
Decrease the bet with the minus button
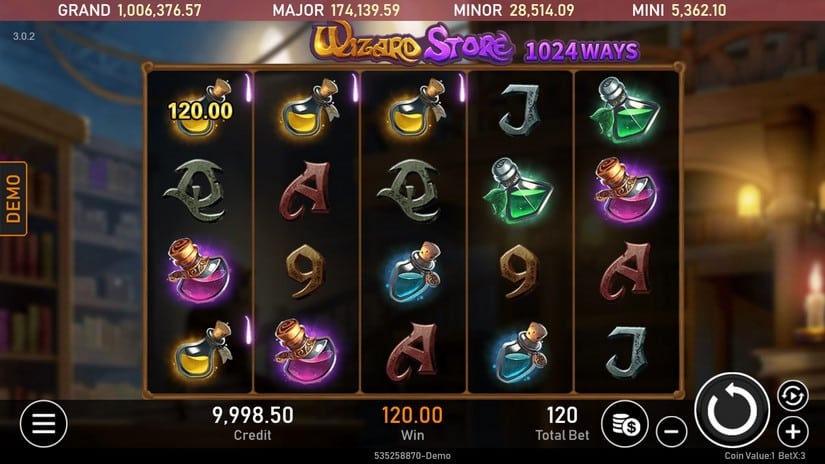click(x=672, y=432)
